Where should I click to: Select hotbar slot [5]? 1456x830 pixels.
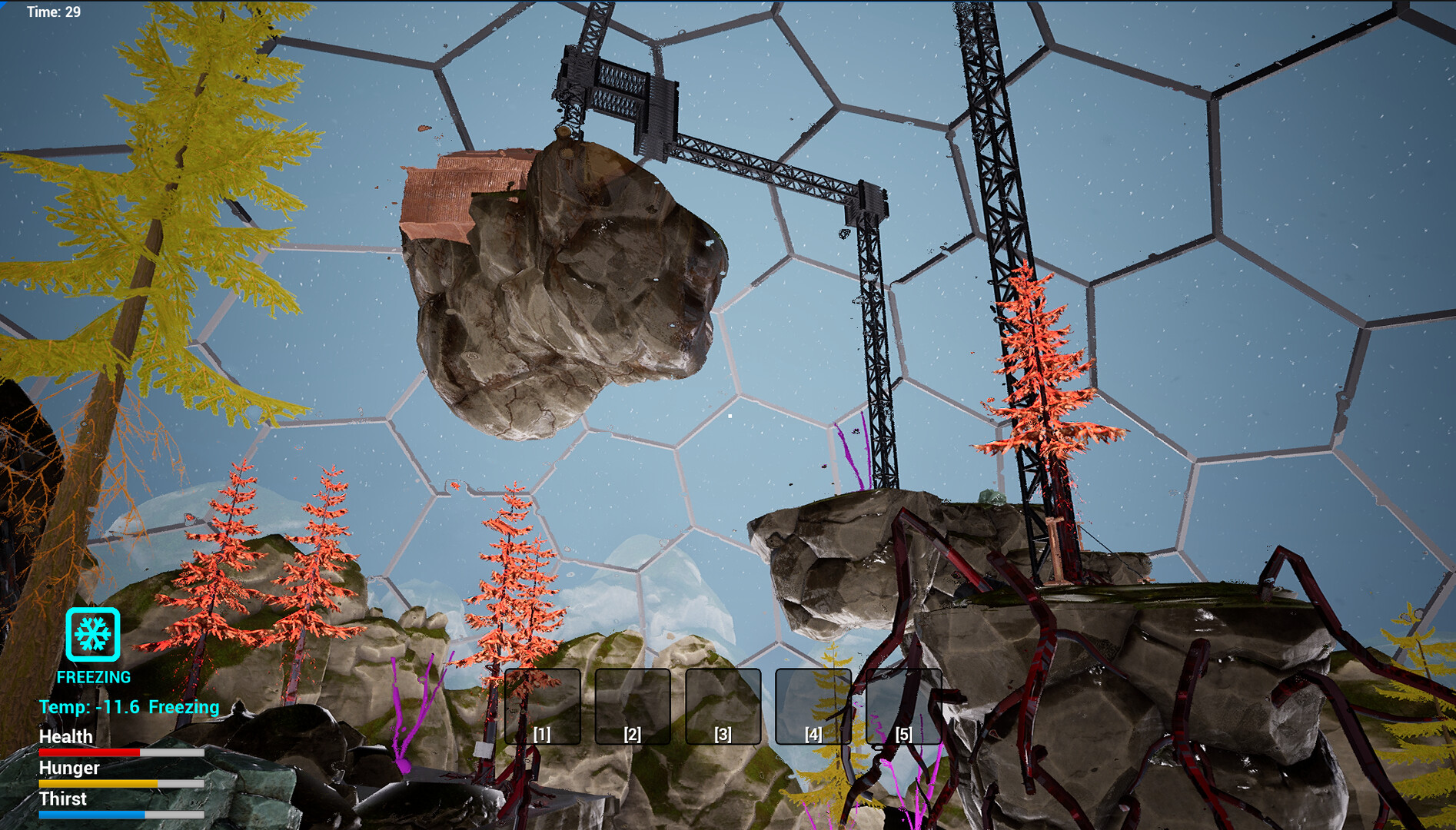click(x=903, y=708)
